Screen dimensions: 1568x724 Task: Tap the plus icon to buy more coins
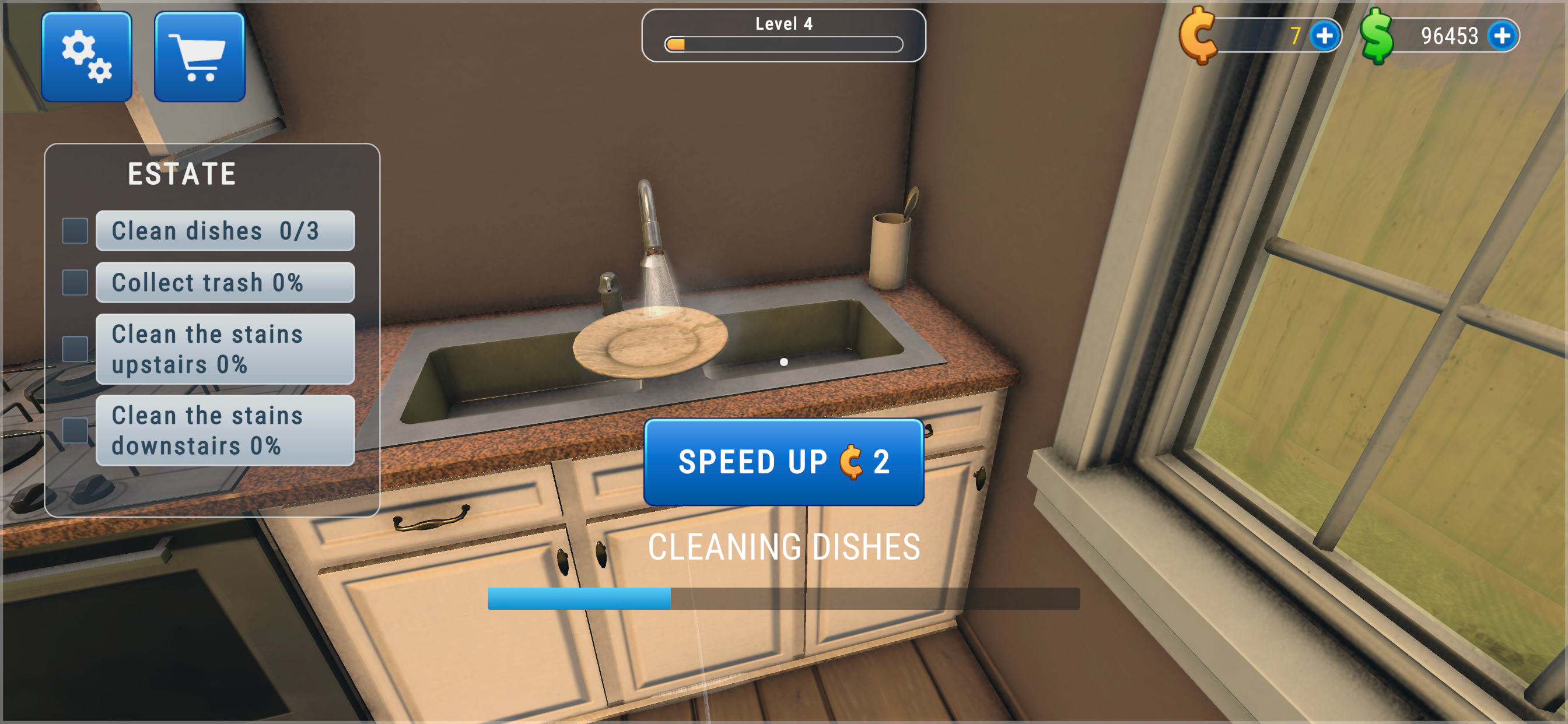click(1325, 37)
